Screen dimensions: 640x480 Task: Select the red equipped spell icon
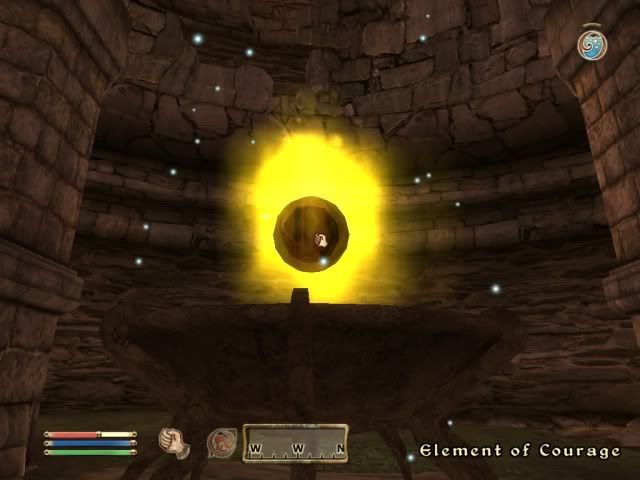(219, 442)
